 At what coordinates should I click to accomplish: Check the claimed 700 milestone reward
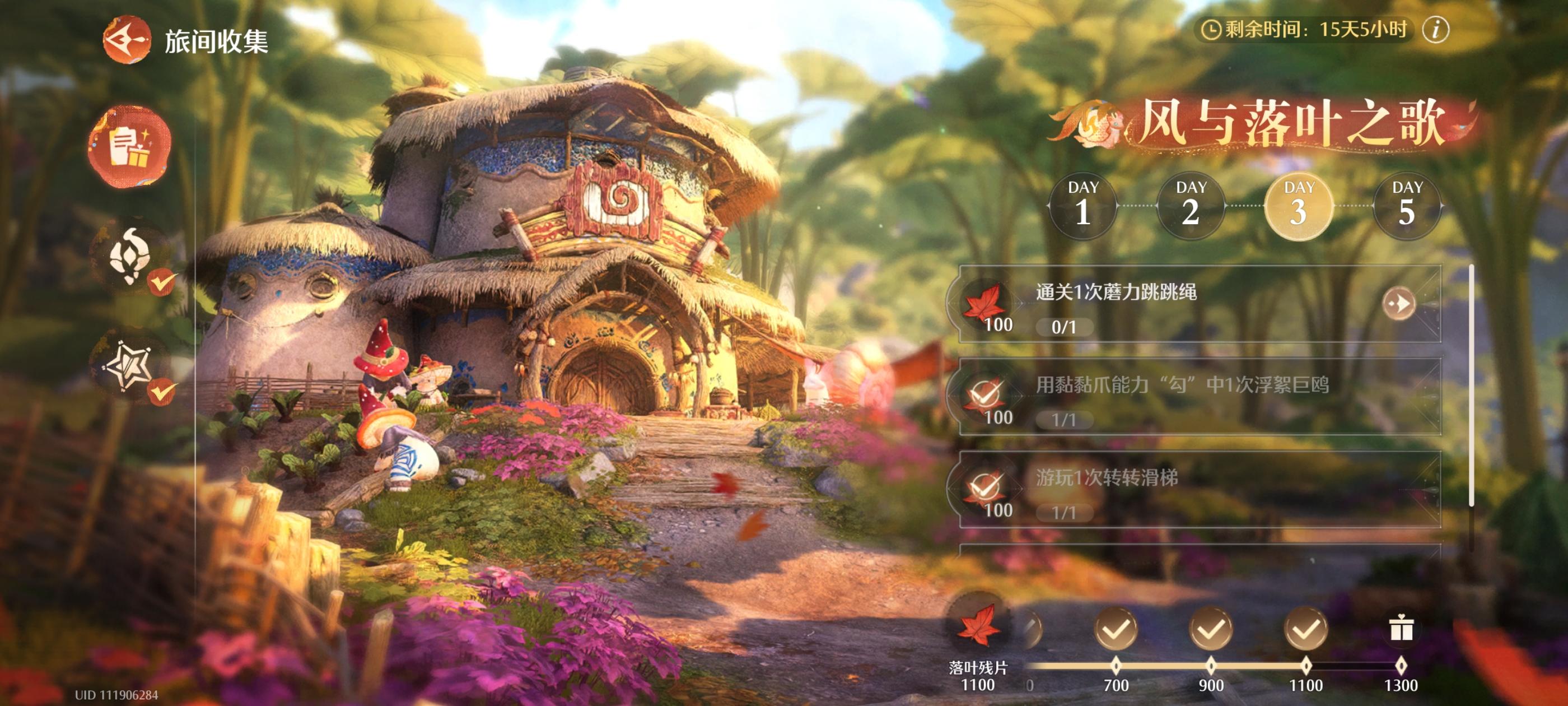pyautogui.click(x=1116, y=629)
